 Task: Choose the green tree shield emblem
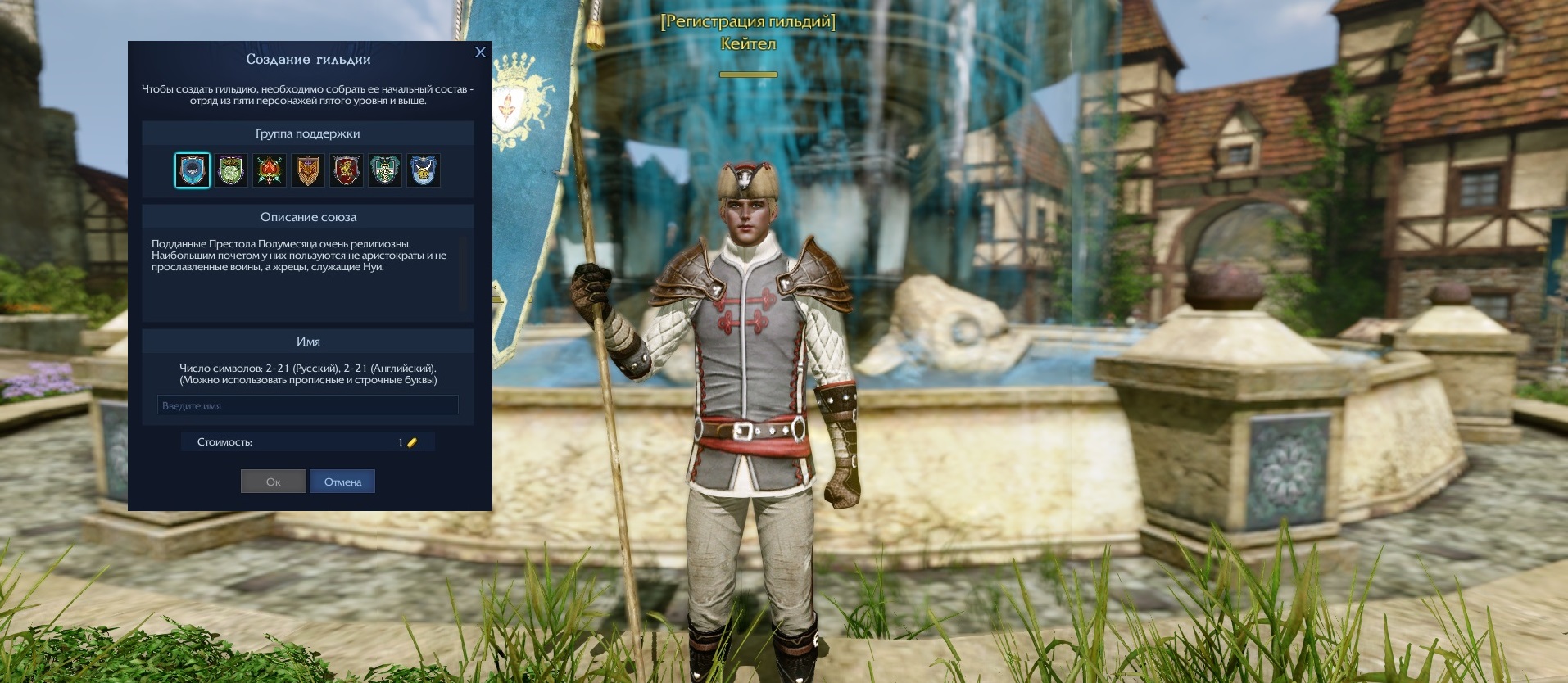(231, 170)
